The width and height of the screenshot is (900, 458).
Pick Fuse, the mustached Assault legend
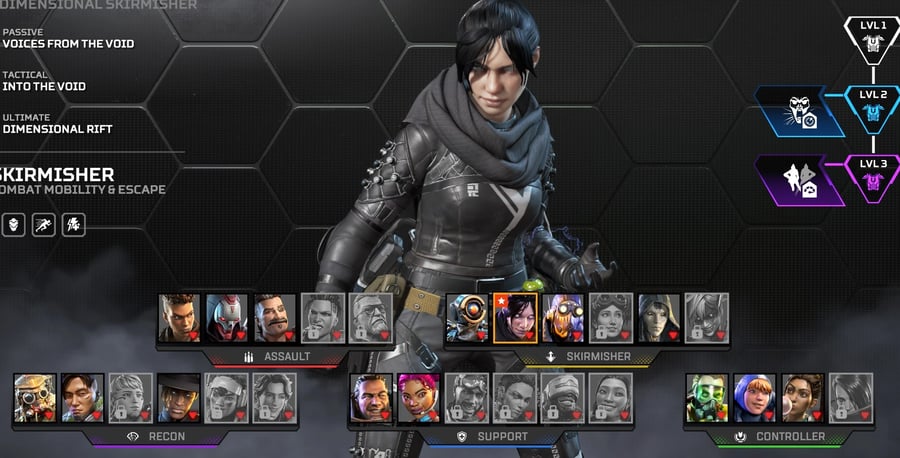pos(274,318)
